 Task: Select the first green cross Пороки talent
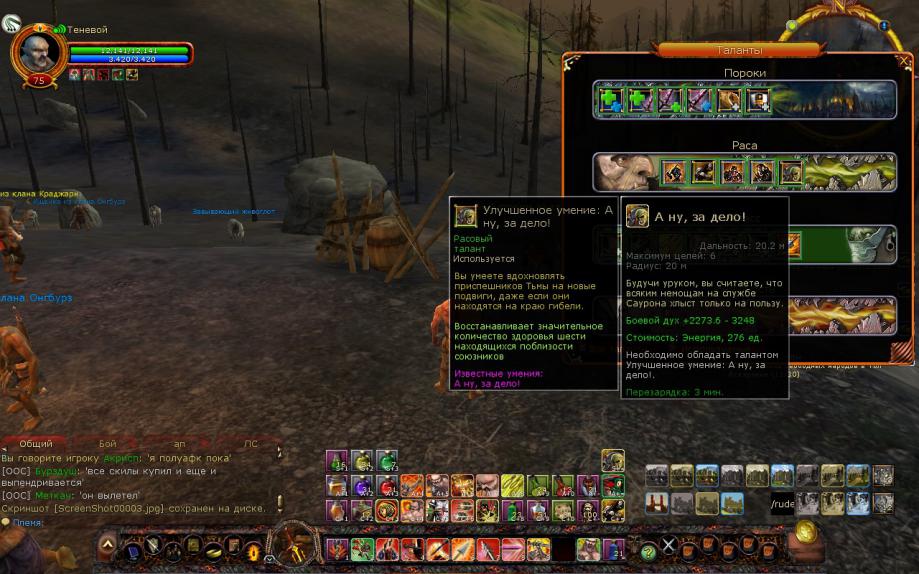611,100
